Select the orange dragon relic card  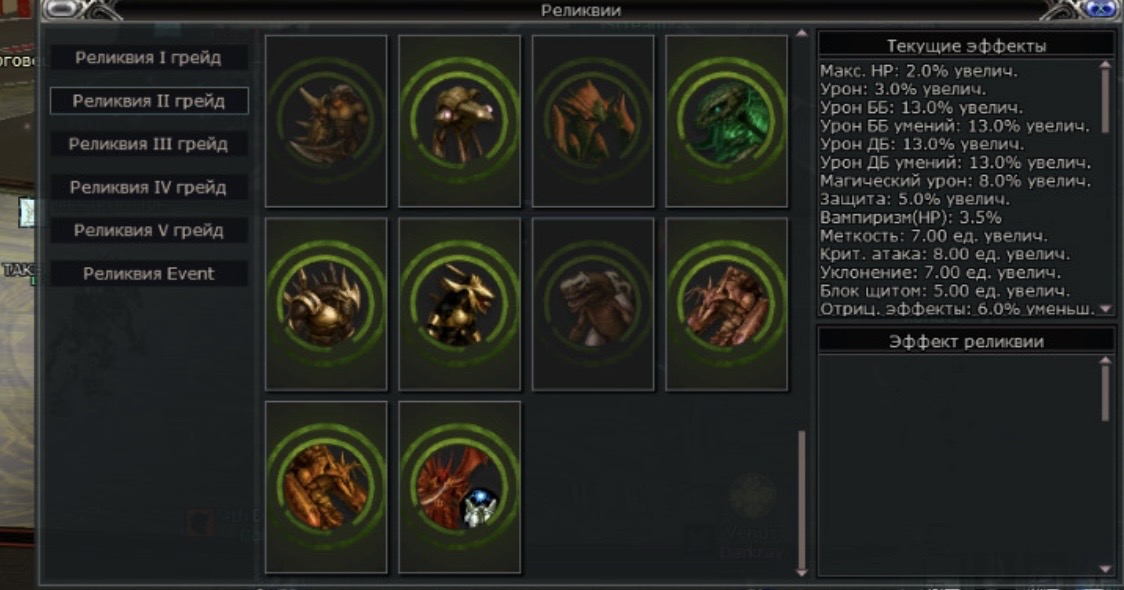click(x=326, y=487)
